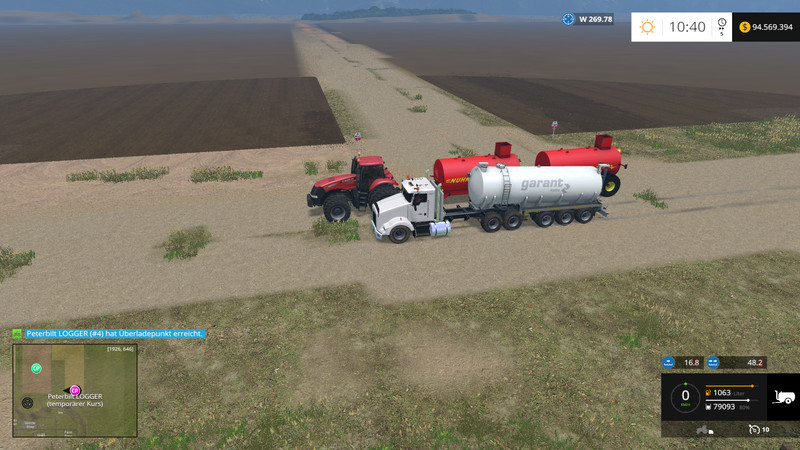This screenshot has width=800, height=450.
Task: Select the green CP marker on the minimap
Action: (36, 369)
